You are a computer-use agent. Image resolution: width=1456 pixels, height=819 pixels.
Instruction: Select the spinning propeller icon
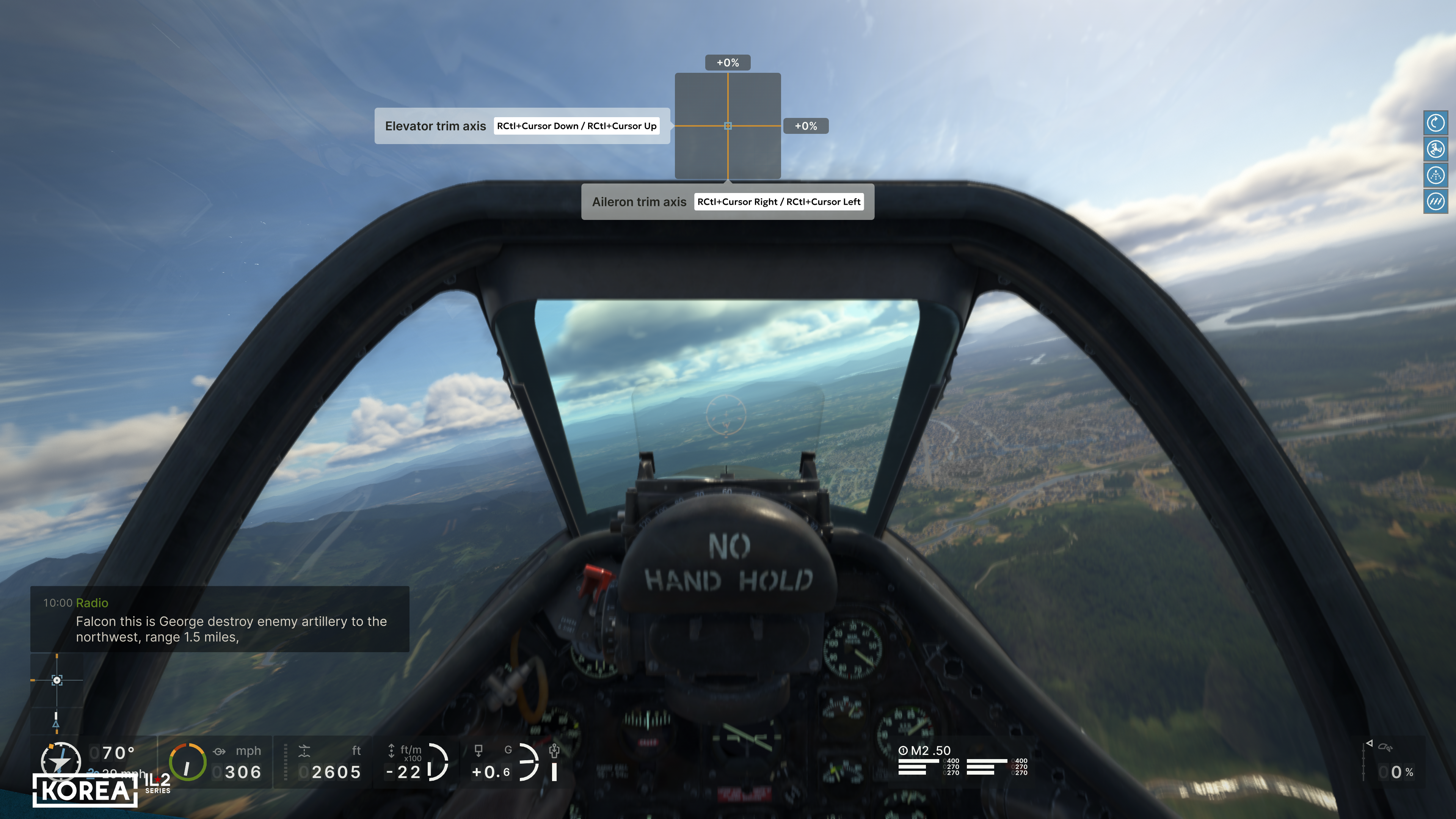point(1435,149)
